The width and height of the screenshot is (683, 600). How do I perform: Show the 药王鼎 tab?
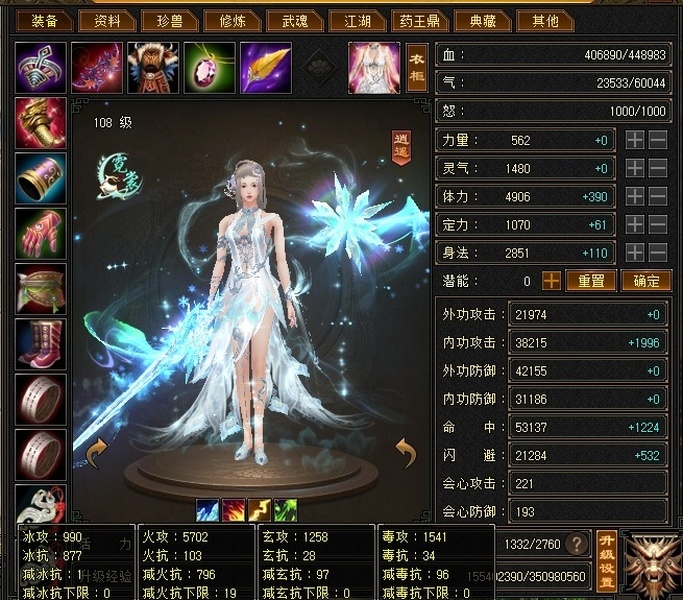[419, 20]
